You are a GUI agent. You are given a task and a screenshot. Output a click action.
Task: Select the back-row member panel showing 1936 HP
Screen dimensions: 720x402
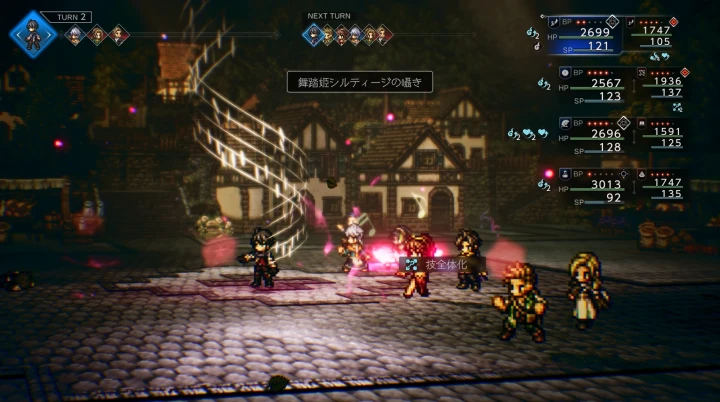click(x=665, y=87)
